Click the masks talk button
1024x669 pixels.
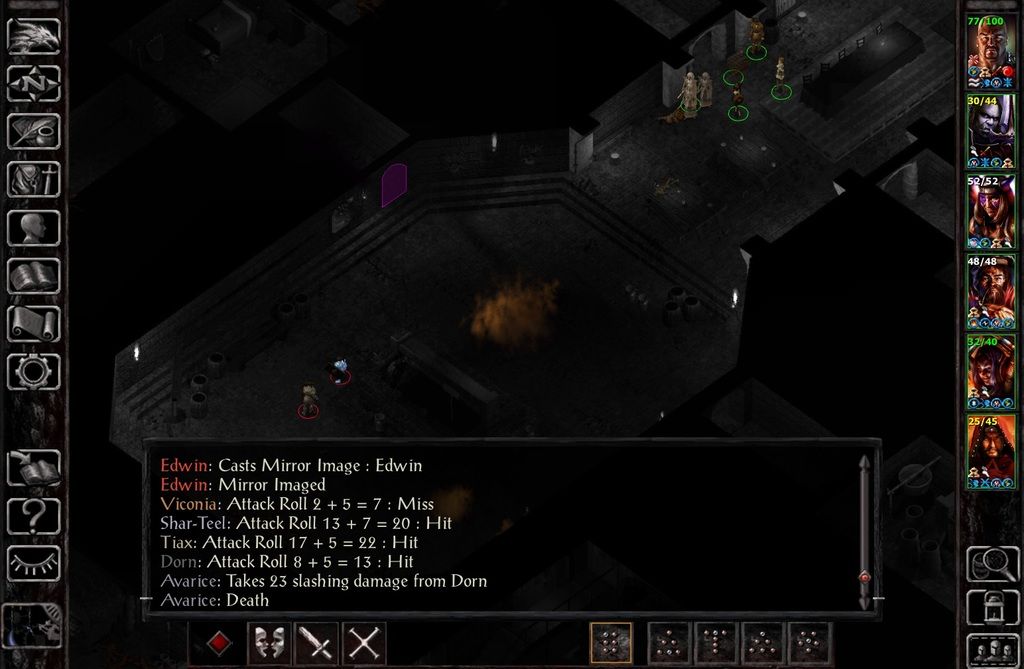[x=267, y=643]
